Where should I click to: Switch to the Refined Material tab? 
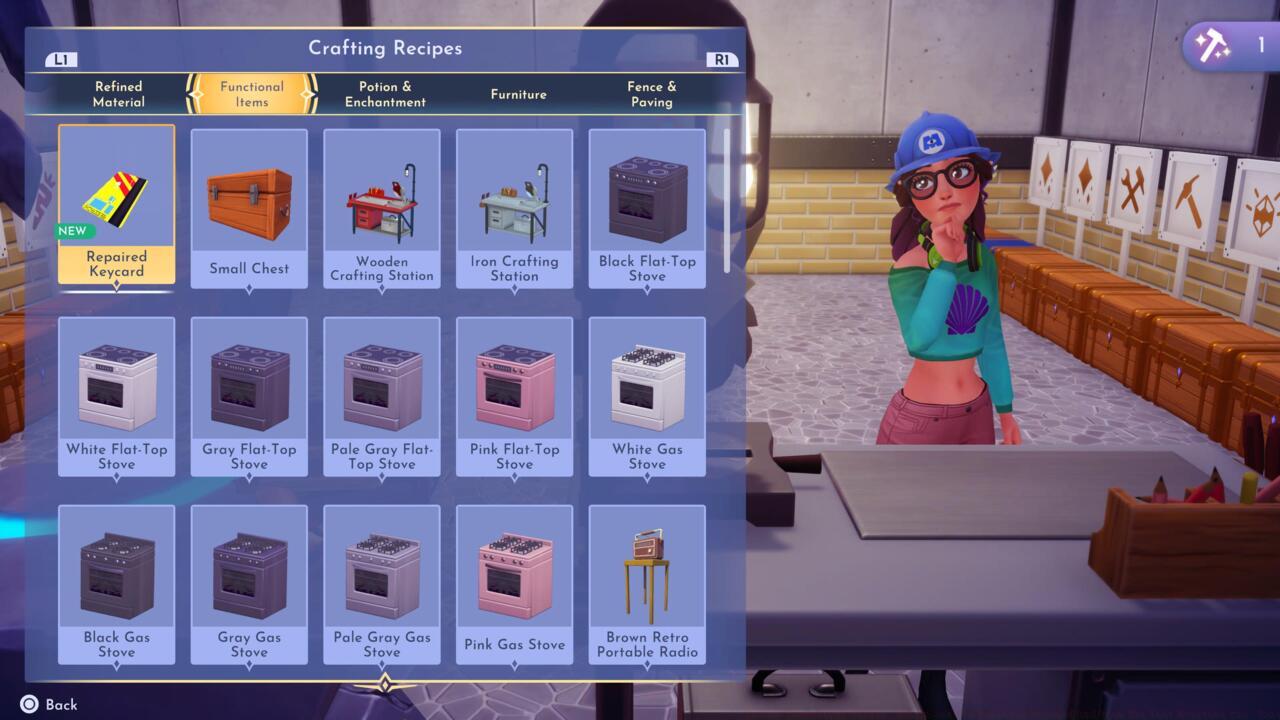point(118,94)
